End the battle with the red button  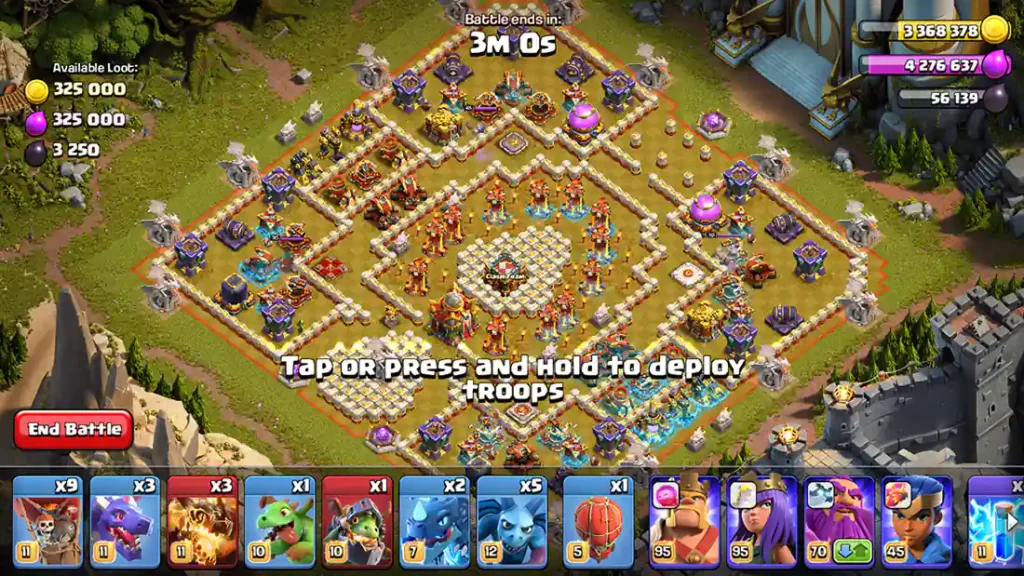click(74, 429)
